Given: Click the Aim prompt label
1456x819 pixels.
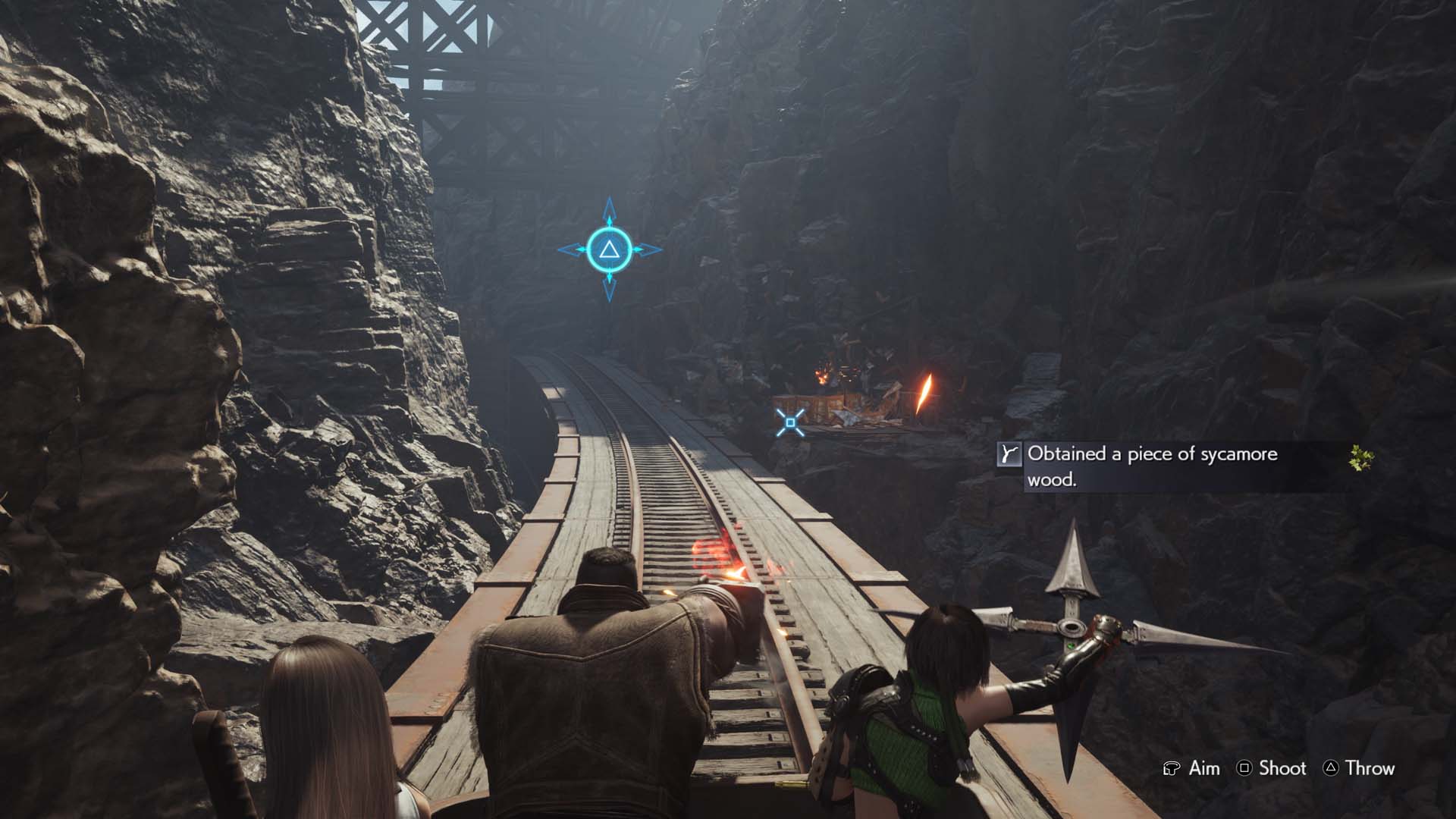Looking at the screenshot, I should [x=1205, y=768].
